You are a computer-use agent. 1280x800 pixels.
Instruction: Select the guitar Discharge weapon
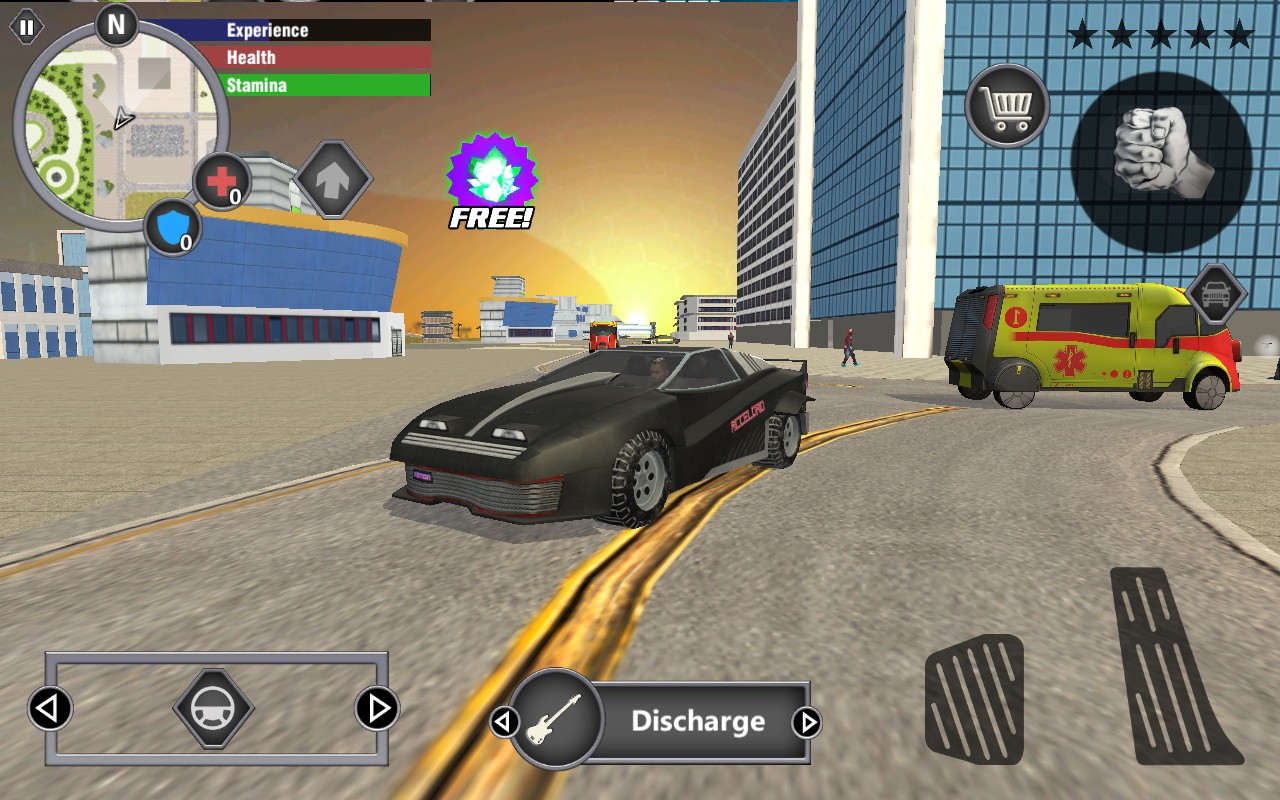[556, 720]
